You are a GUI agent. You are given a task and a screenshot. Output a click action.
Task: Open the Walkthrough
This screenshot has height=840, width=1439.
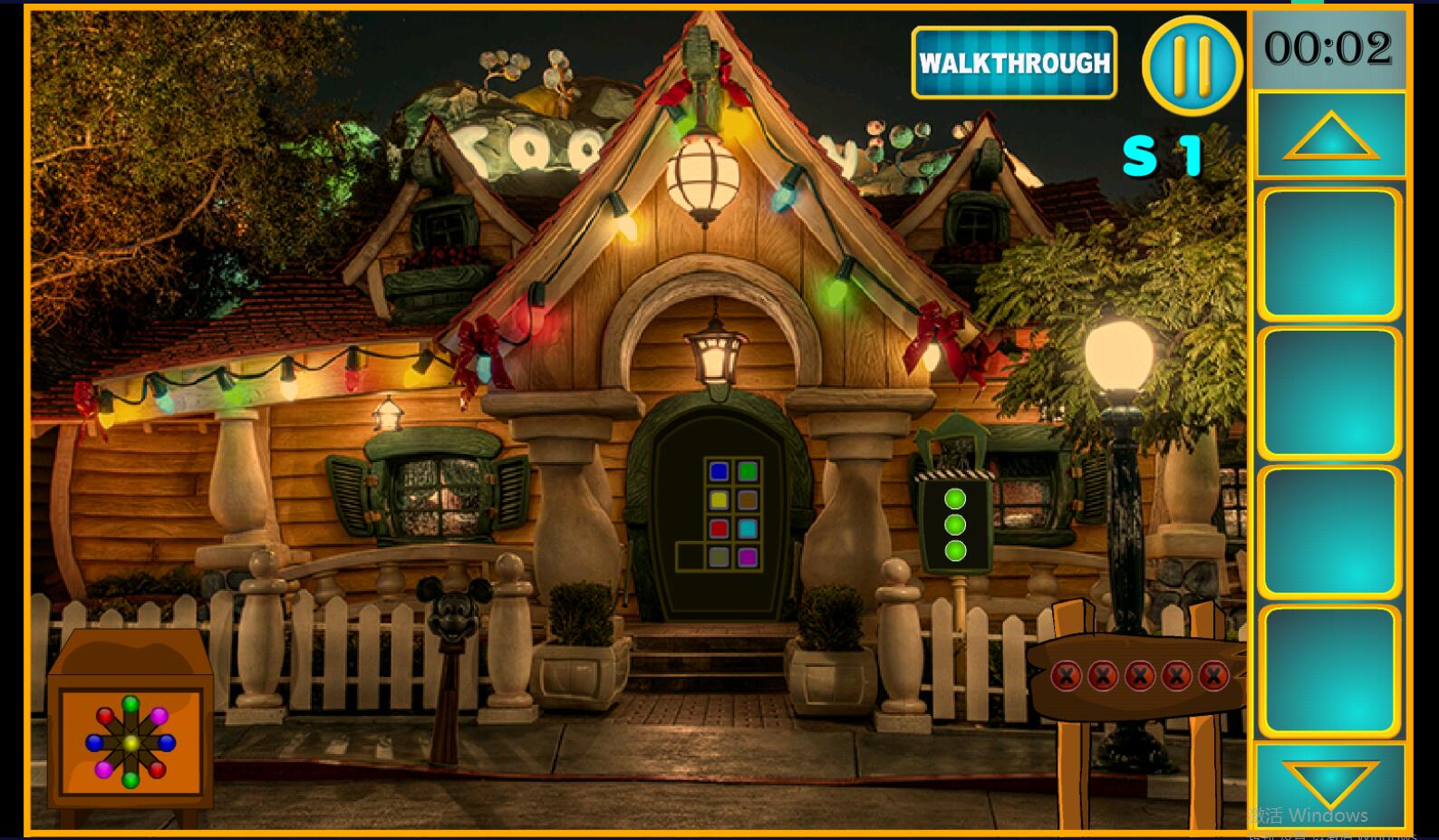pos(1014,63)
